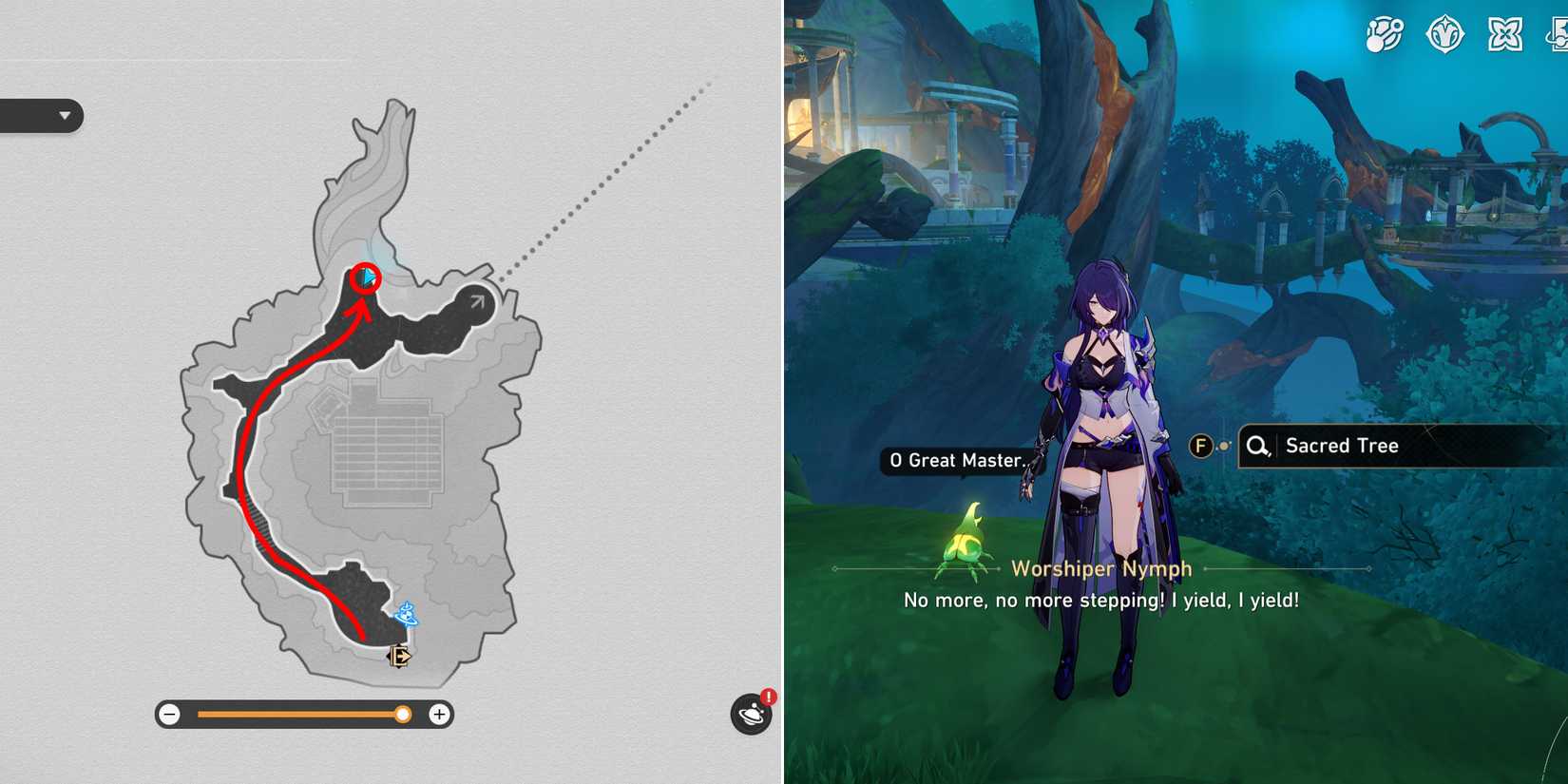Screen dimensions: 1568x784
Task: Click the arrow to adjacent map area
Action: coord(476,300)
